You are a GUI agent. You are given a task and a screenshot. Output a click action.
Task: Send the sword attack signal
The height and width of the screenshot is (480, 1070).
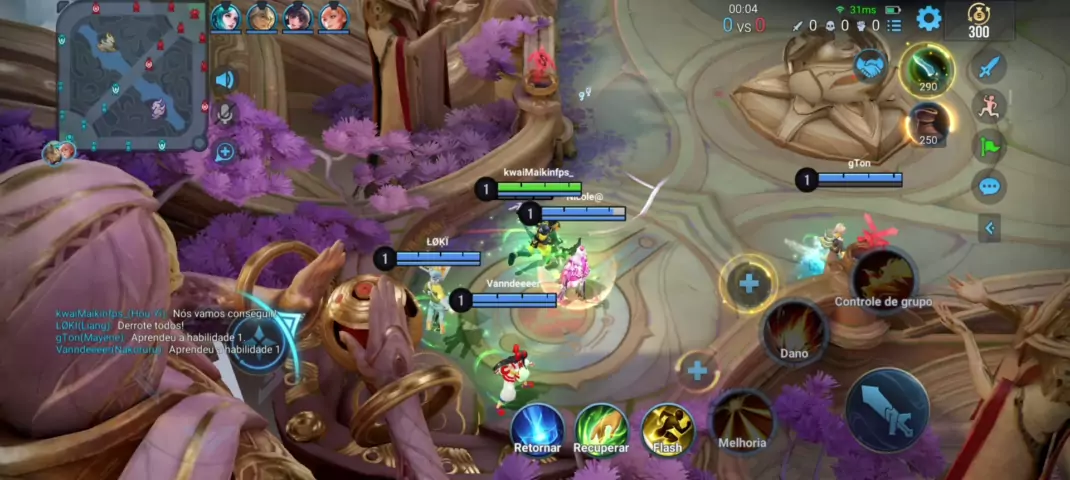coord(989,68)
